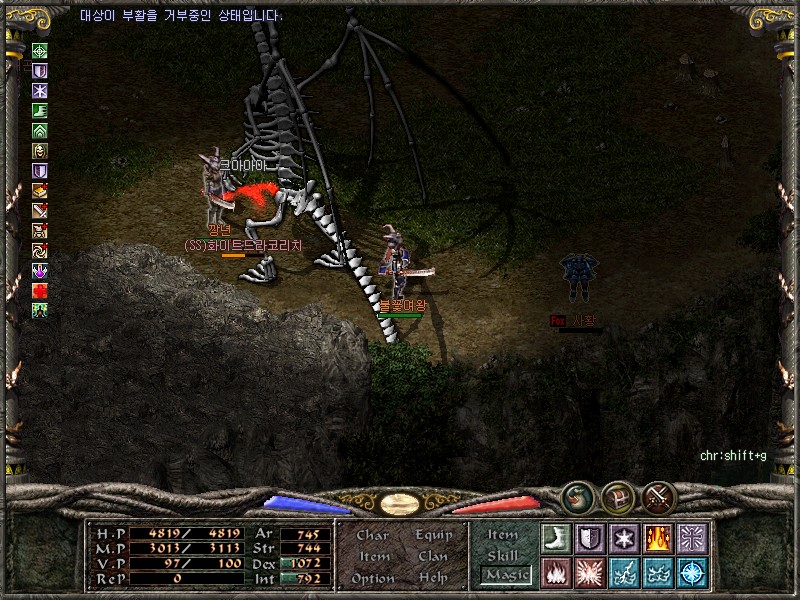Activate the holy cross spell
The height and width of the screenshot is (600, 800).
[x=691, y=538]
